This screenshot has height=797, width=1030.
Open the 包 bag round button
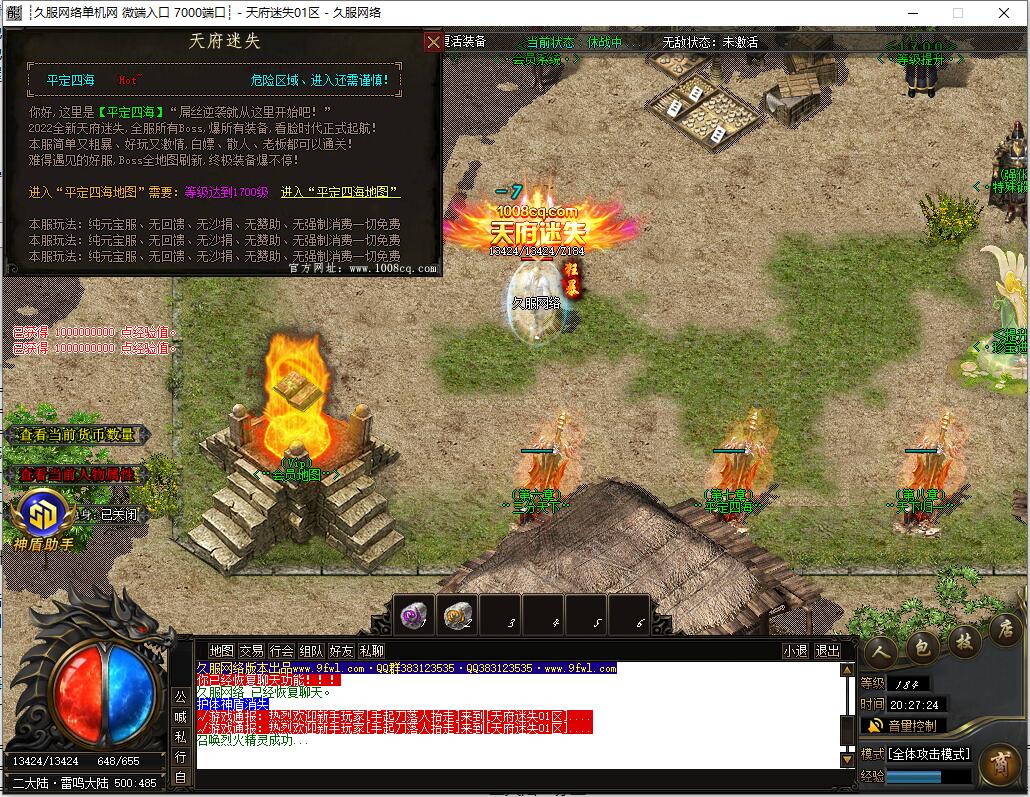[923, 648]
